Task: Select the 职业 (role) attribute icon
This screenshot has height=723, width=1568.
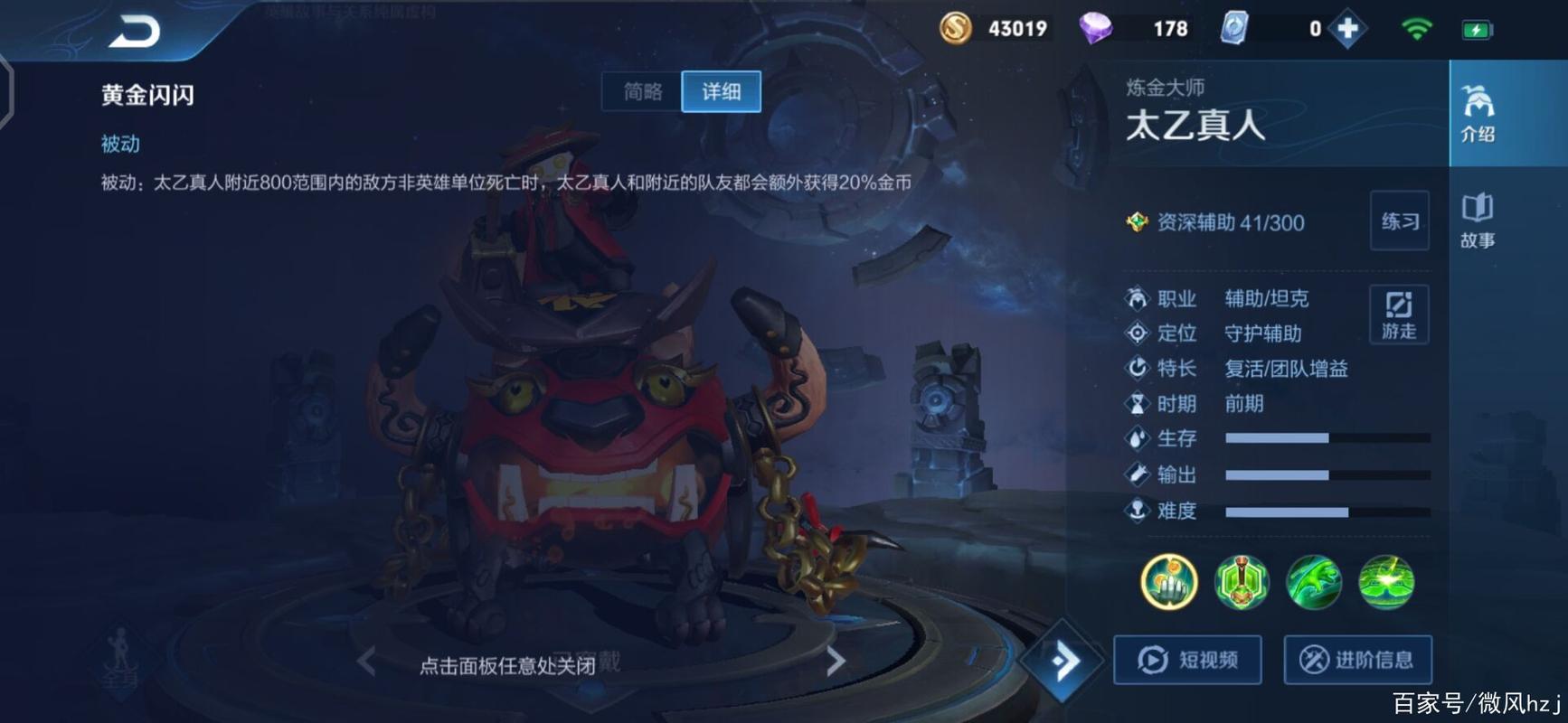Action: click(x=1136, y=298)
